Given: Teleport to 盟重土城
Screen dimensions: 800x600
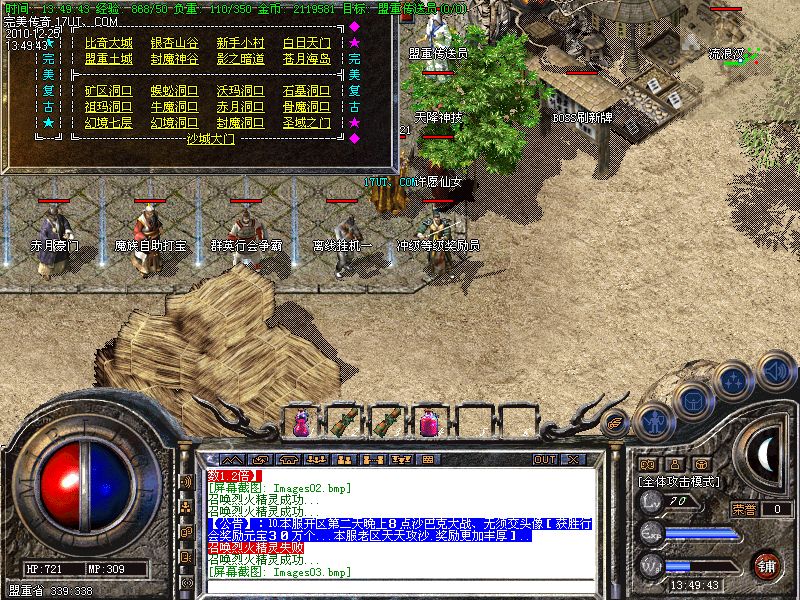Looking at the screenshot, I should 108,59.
